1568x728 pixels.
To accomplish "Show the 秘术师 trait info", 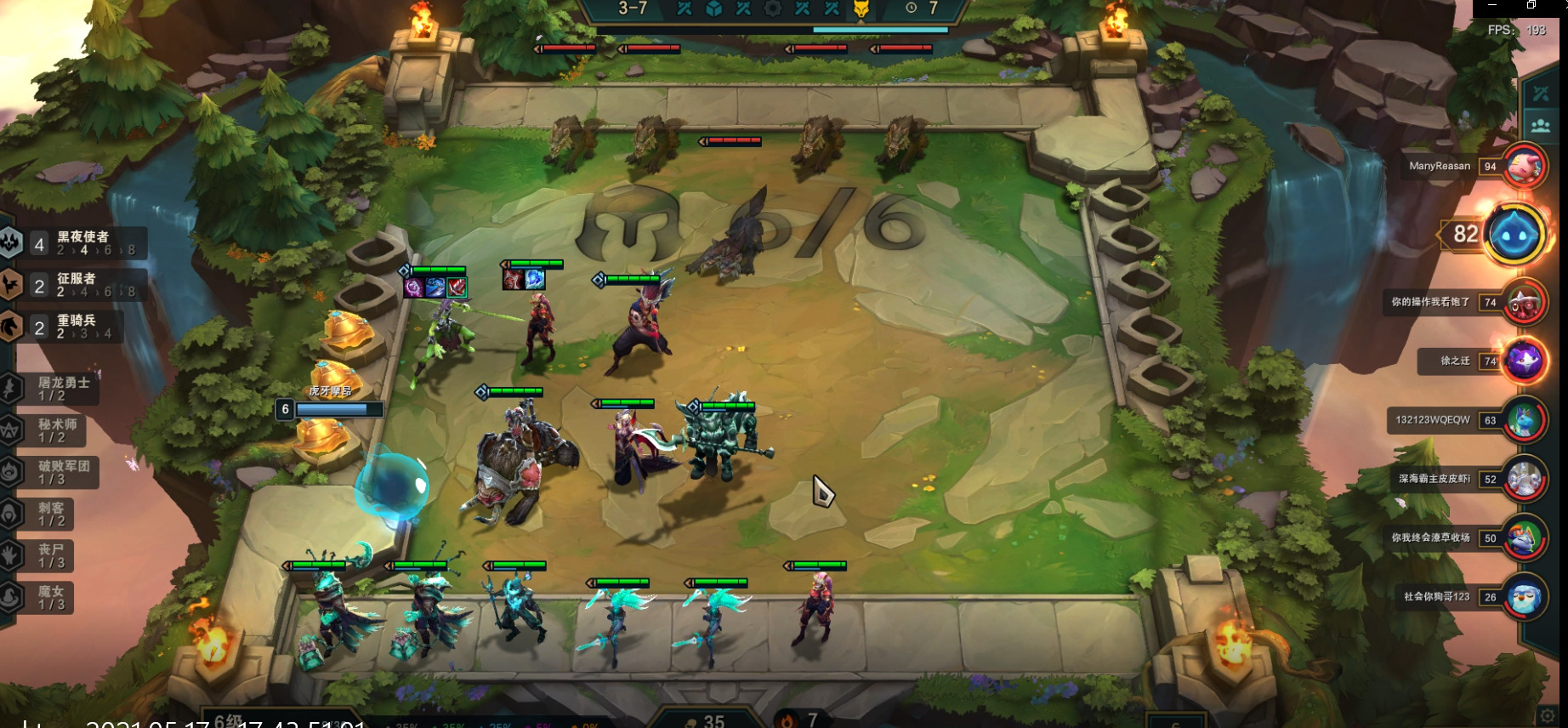I will (56, 430).
